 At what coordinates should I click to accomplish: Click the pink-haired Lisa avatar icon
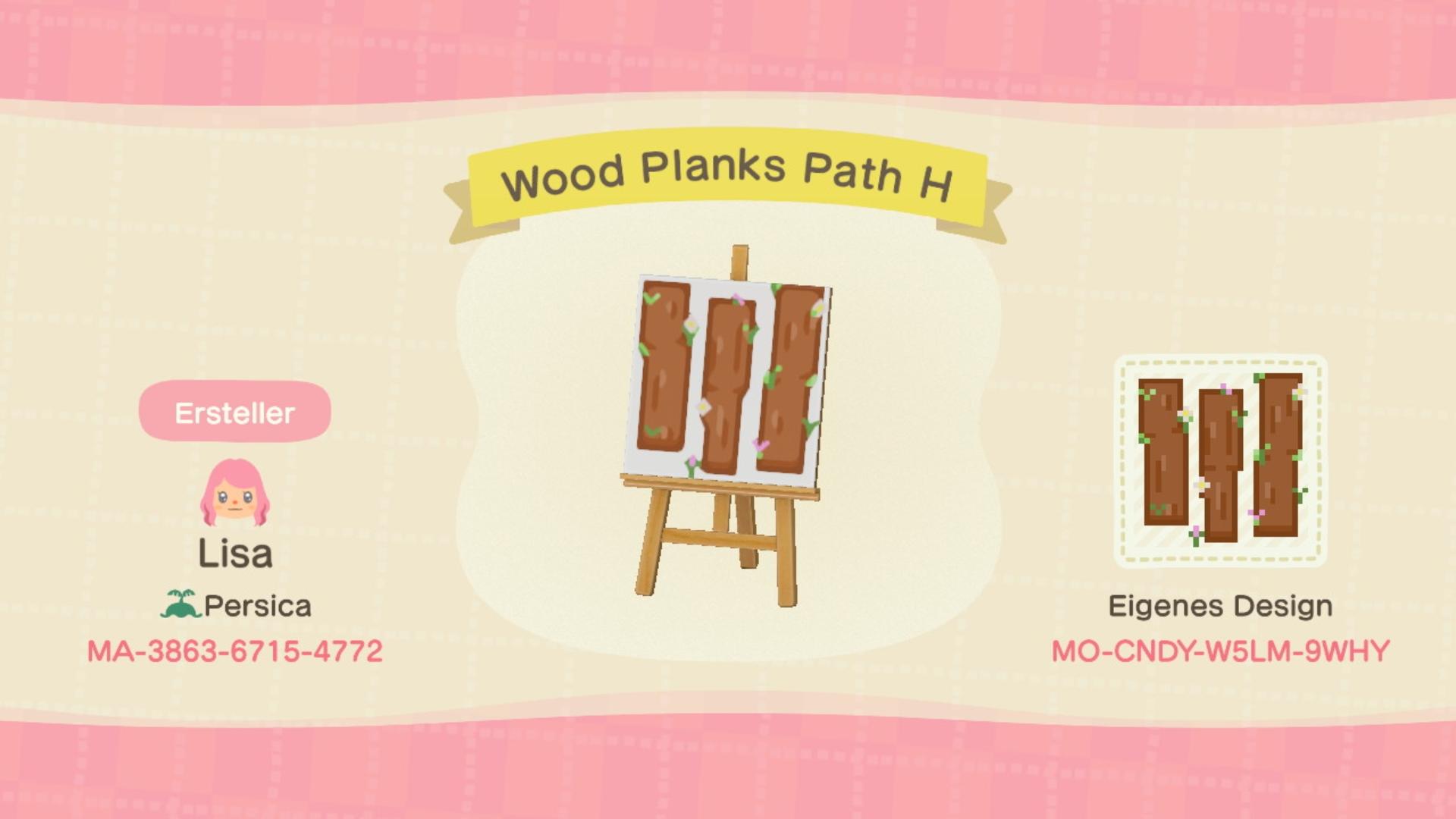pos(235,493)
